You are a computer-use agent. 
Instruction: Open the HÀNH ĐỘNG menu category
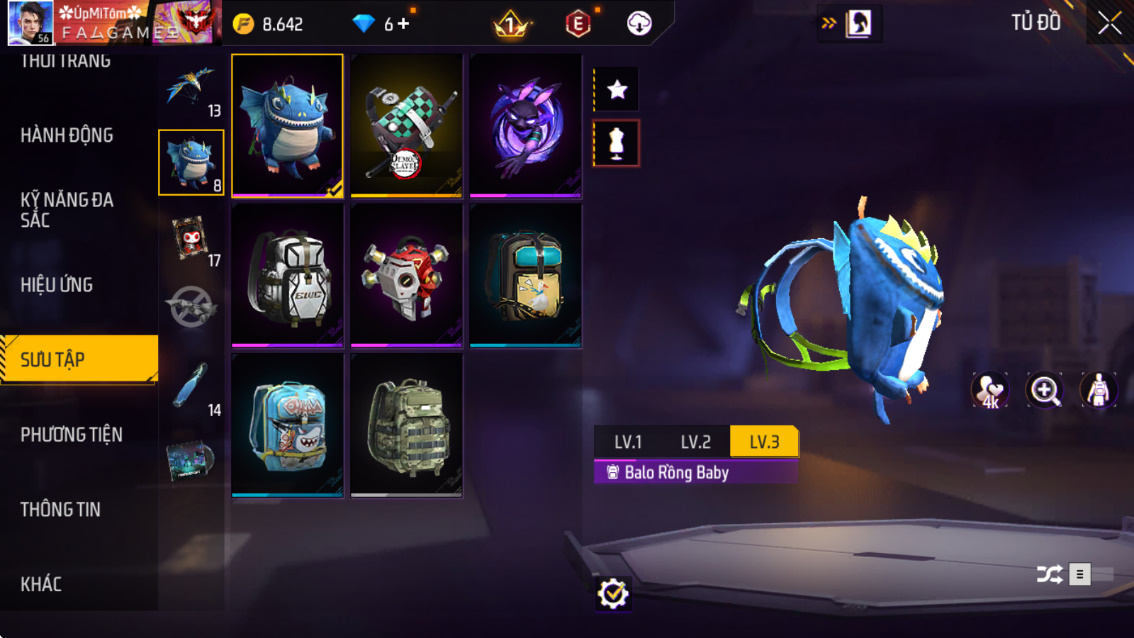[x=67, y=135]
